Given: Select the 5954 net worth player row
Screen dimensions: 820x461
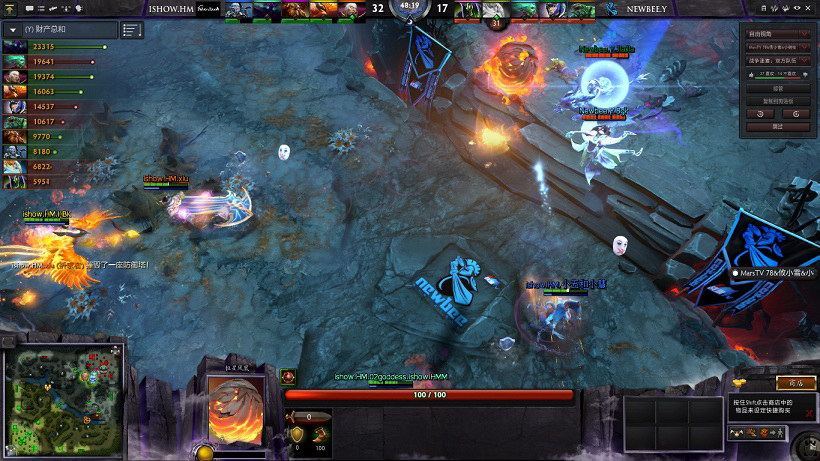Looking at the screenshot, I should tap(50, 181).
